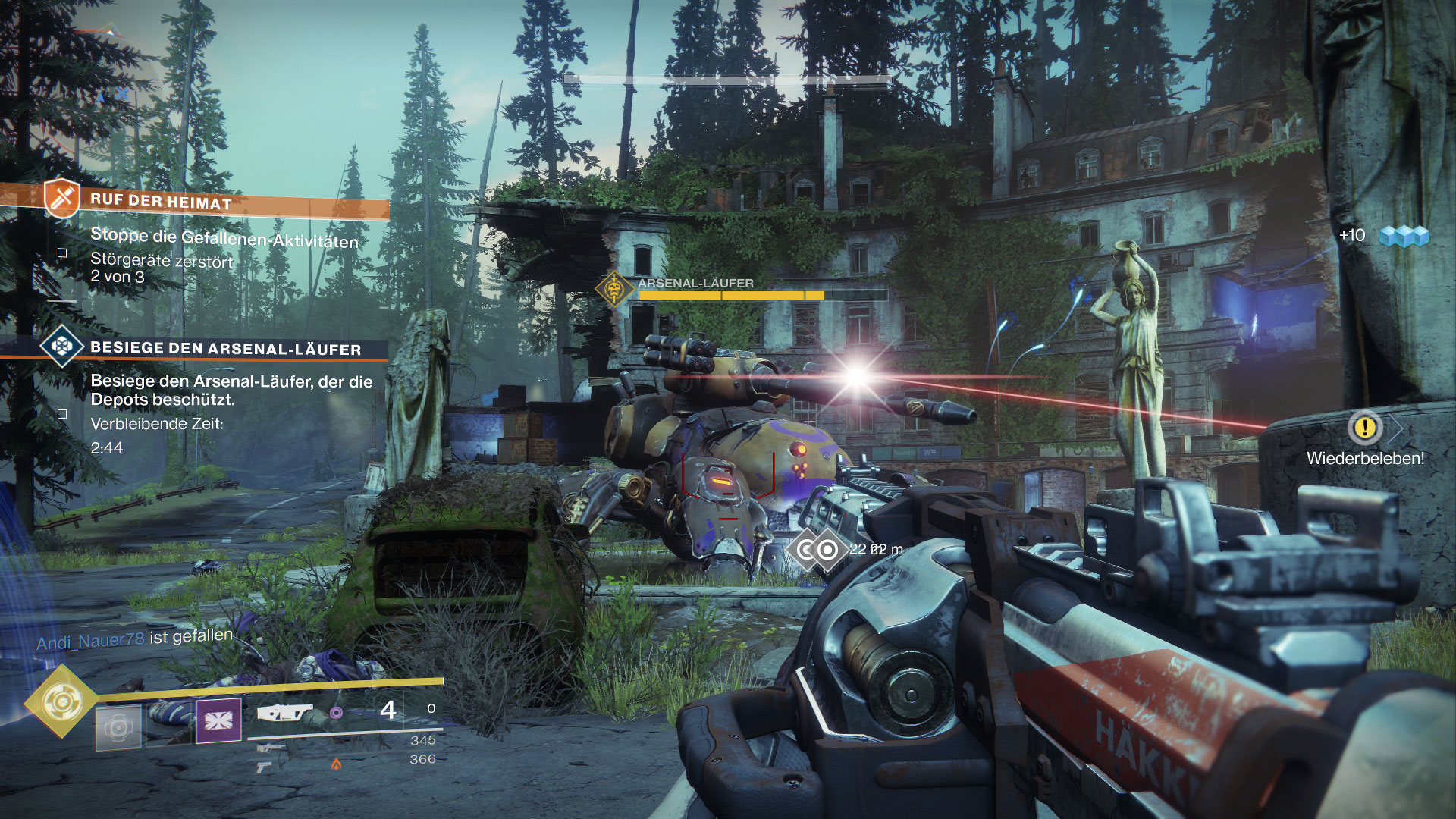Activate the grey grenade ability slot
1456x819 pixels.
(x=118, y=727)
